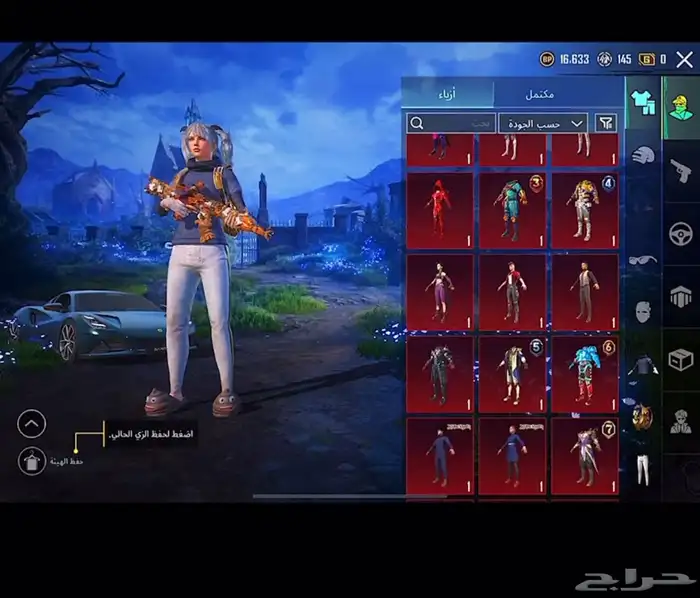Select the blue fur outfit numbered 6
The width and height of the screenshot is (700, 598).
point(584,372)
